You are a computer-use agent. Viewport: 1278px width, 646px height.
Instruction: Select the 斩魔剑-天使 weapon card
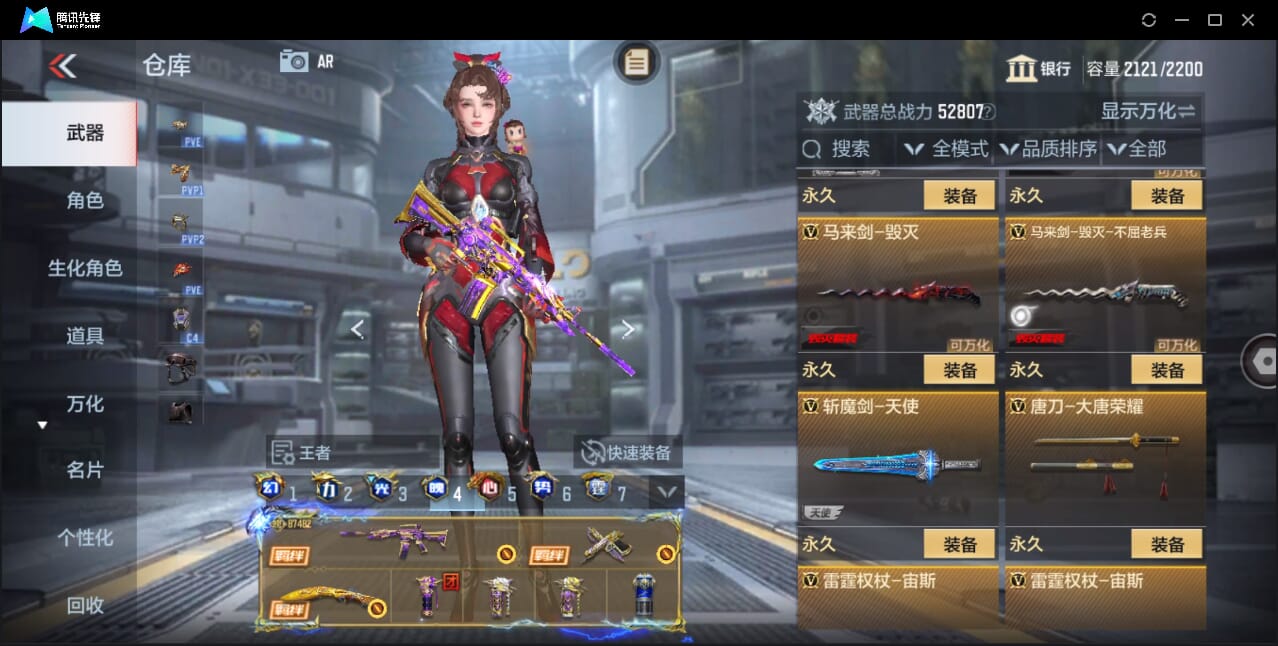(x=897, y=459)
